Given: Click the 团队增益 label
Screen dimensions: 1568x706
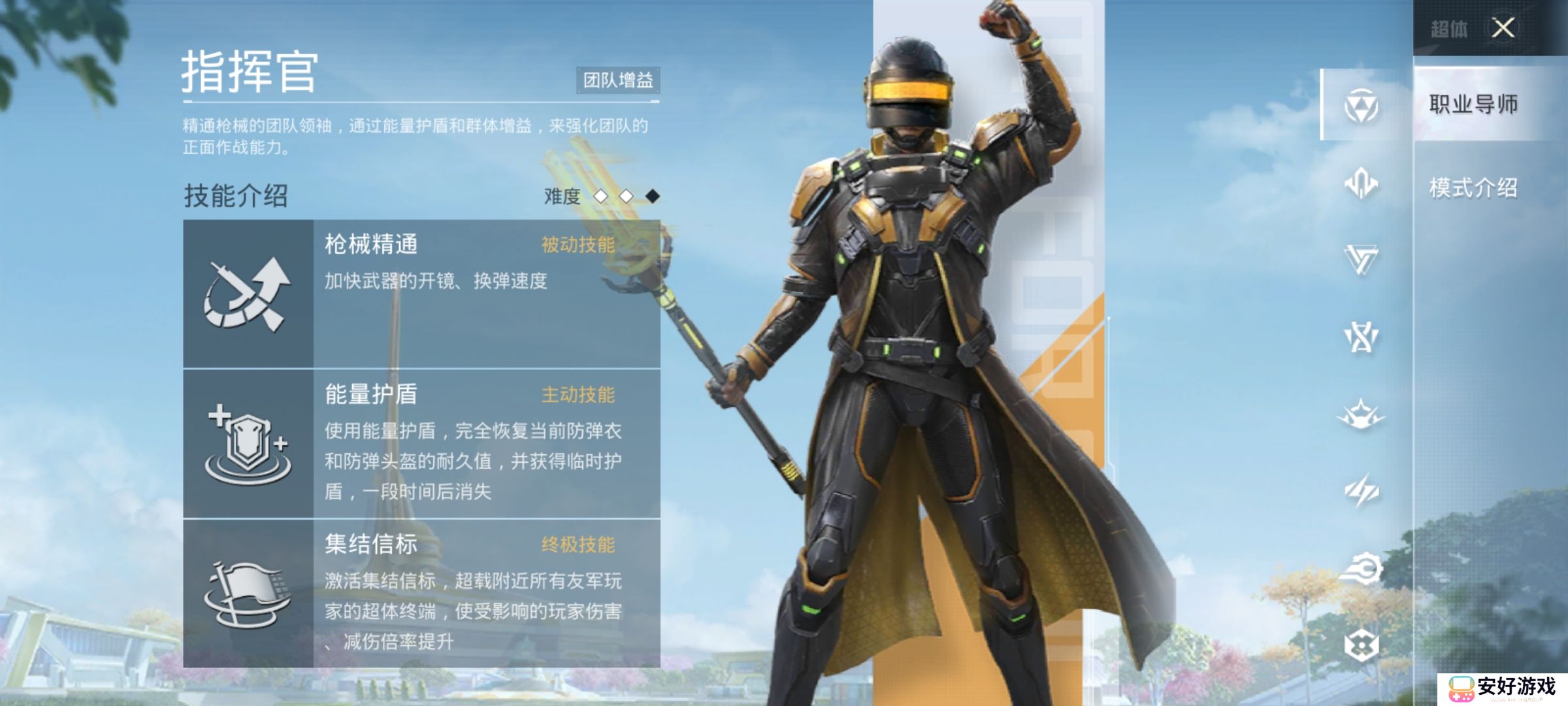Looking at the screenshot, I should [x=619, y=80].
